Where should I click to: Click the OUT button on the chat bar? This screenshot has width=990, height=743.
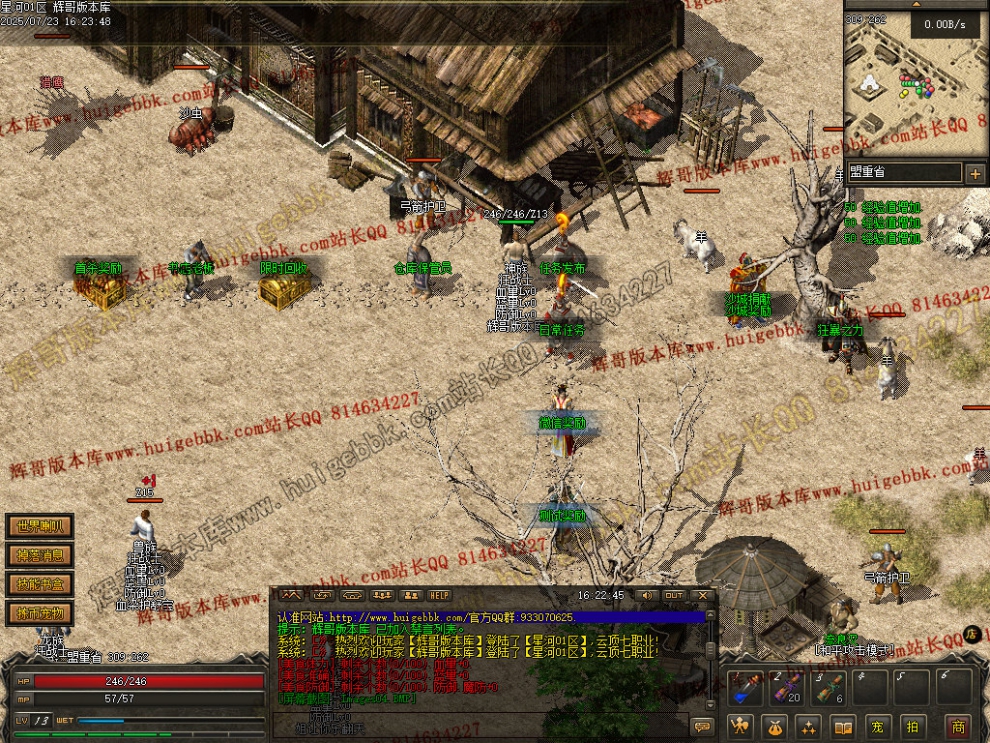point(674,596)
